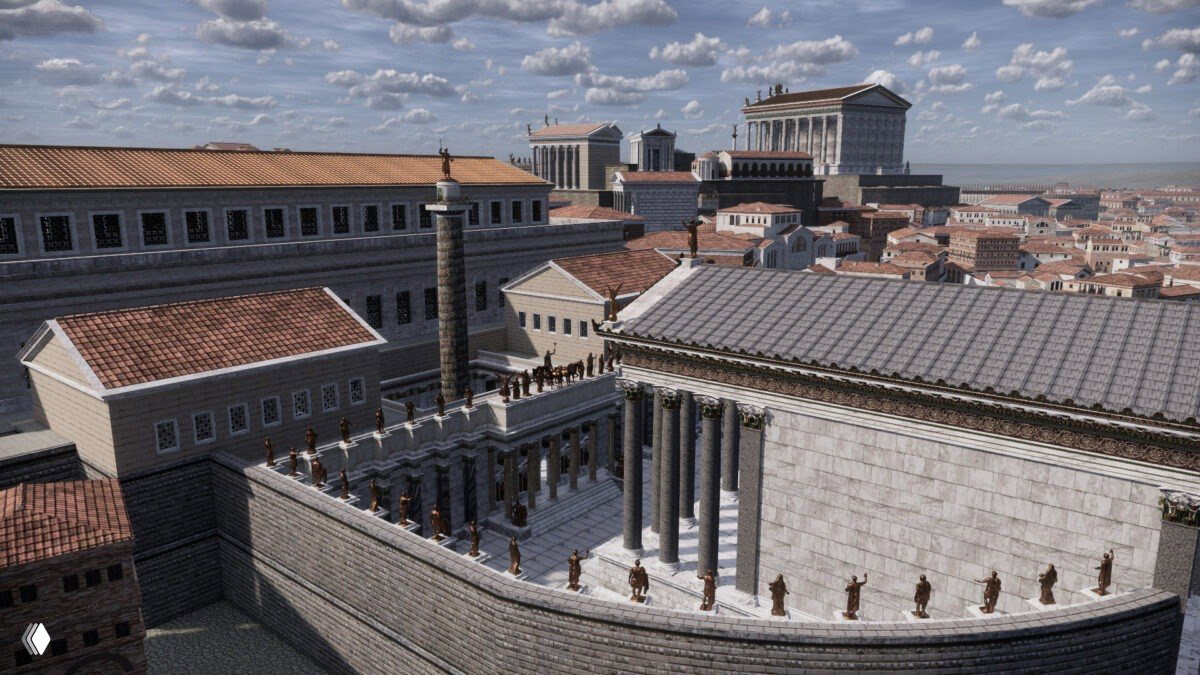Click the white layered diamond logo icon
This screenshot has width=1200, height=675.
[36, 639]
